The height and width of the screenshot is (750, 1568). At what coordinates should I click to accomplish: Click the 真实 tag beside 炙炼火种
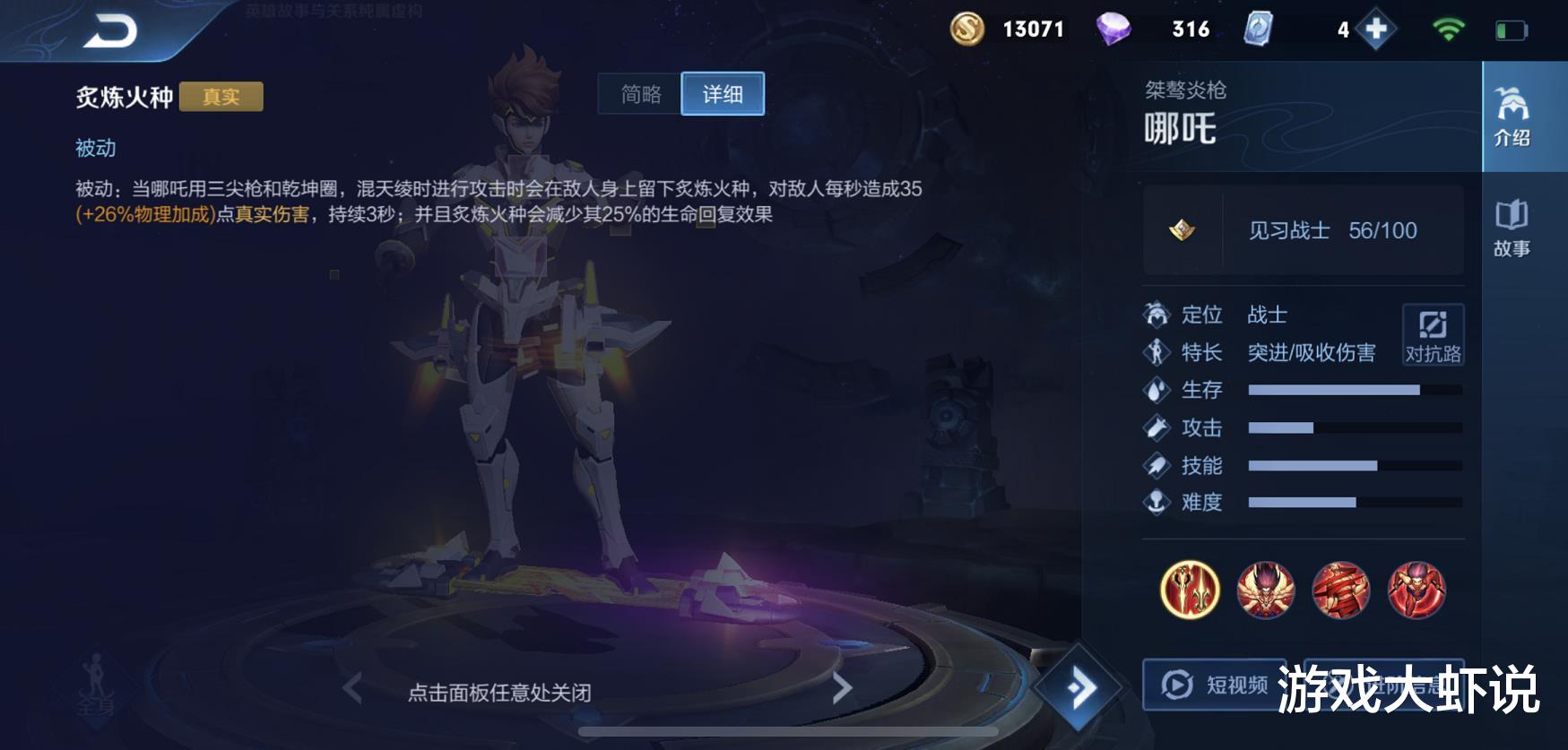221,99
